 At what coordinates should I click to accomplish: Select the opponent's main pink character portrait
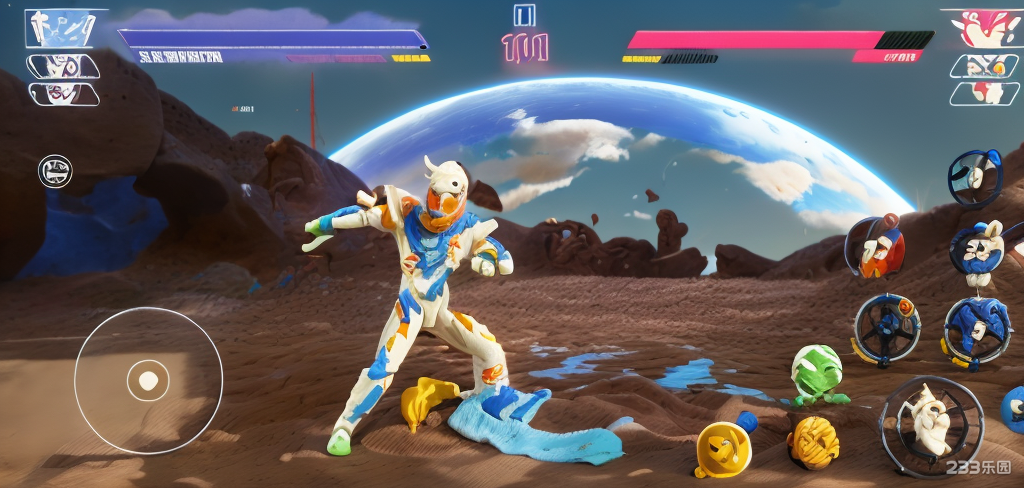[x=985, y=28]
